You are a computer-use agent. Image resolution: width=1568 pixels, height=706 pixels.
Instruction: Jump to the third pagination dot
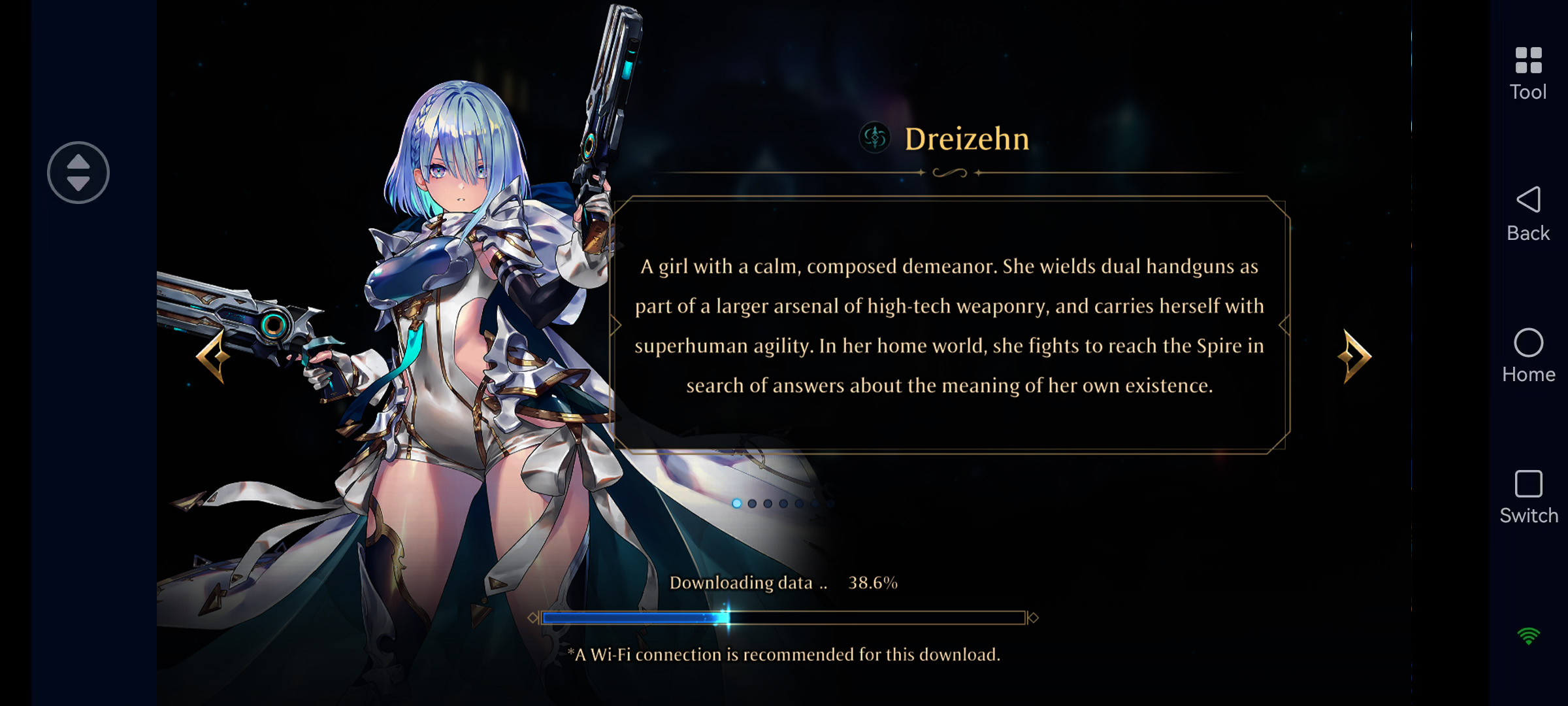(768, 505)
